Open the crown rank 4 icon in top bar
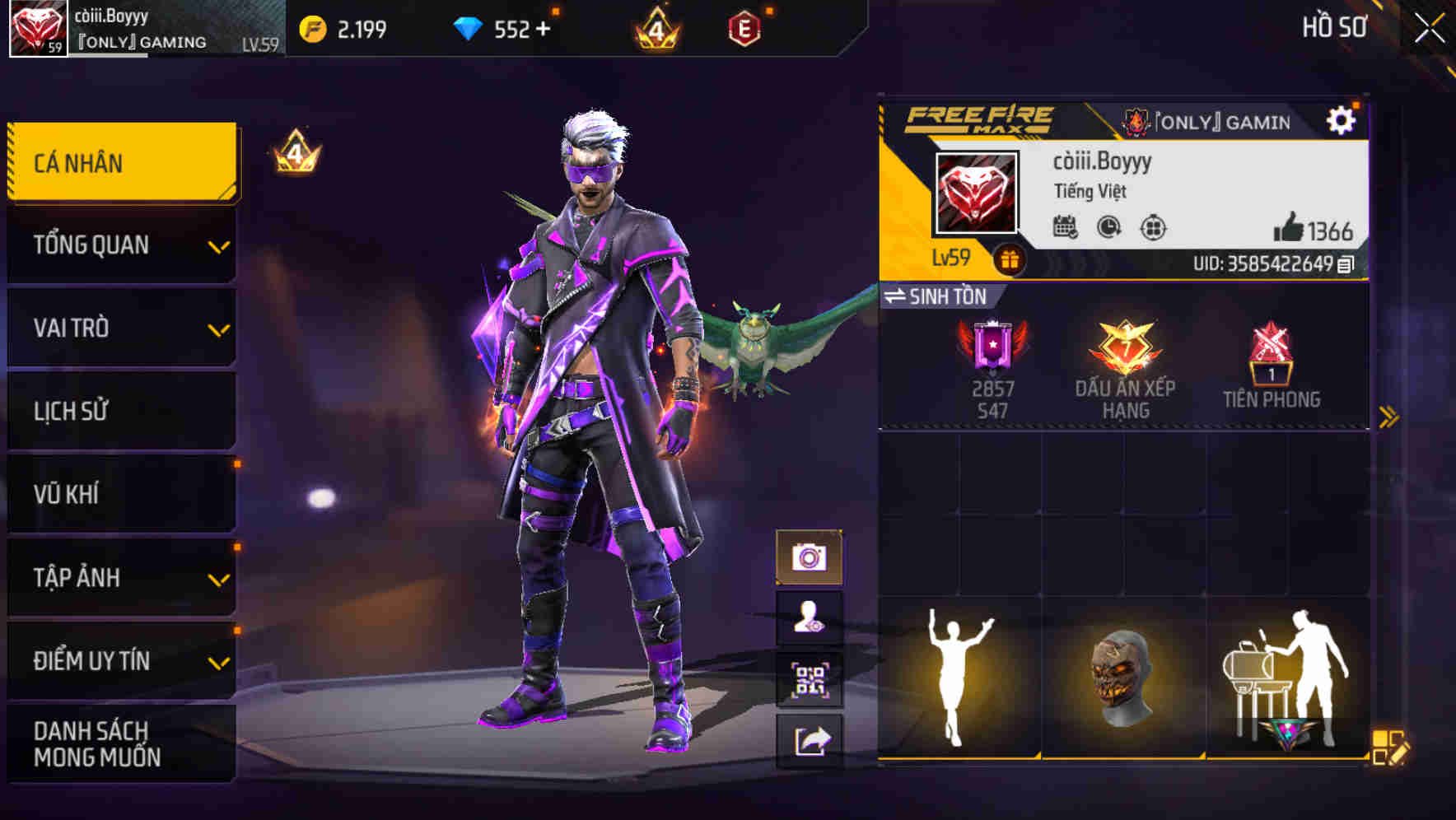This screenshot has height=820, width=1456. click(654, 30)
